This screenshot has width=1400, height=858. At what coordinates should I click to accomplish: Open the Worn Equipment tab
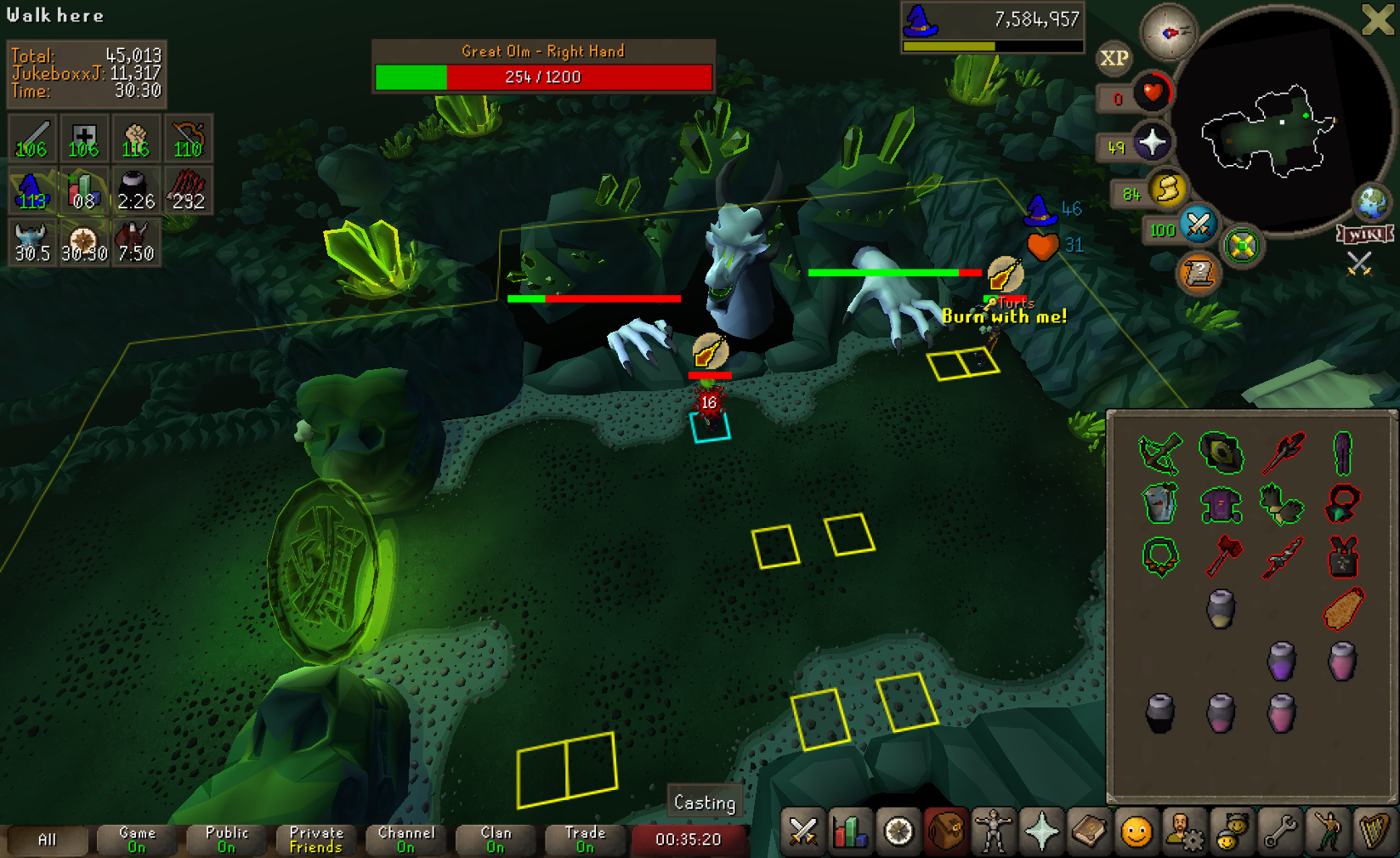click(993, 832)
